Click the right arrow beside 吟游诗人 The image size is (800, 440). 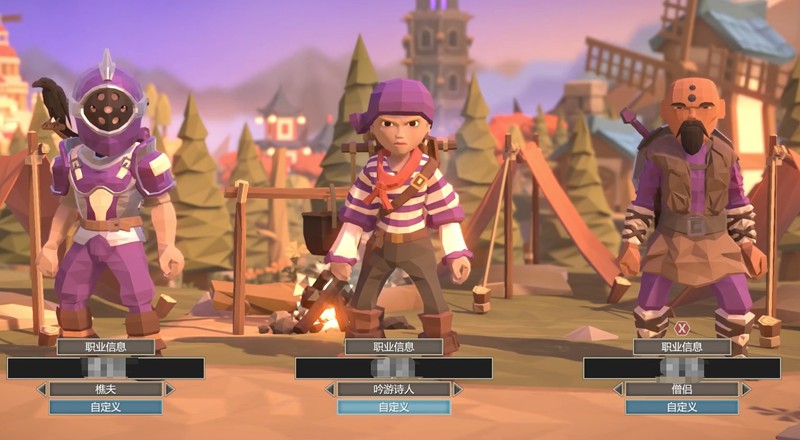(x=457, y=389)
